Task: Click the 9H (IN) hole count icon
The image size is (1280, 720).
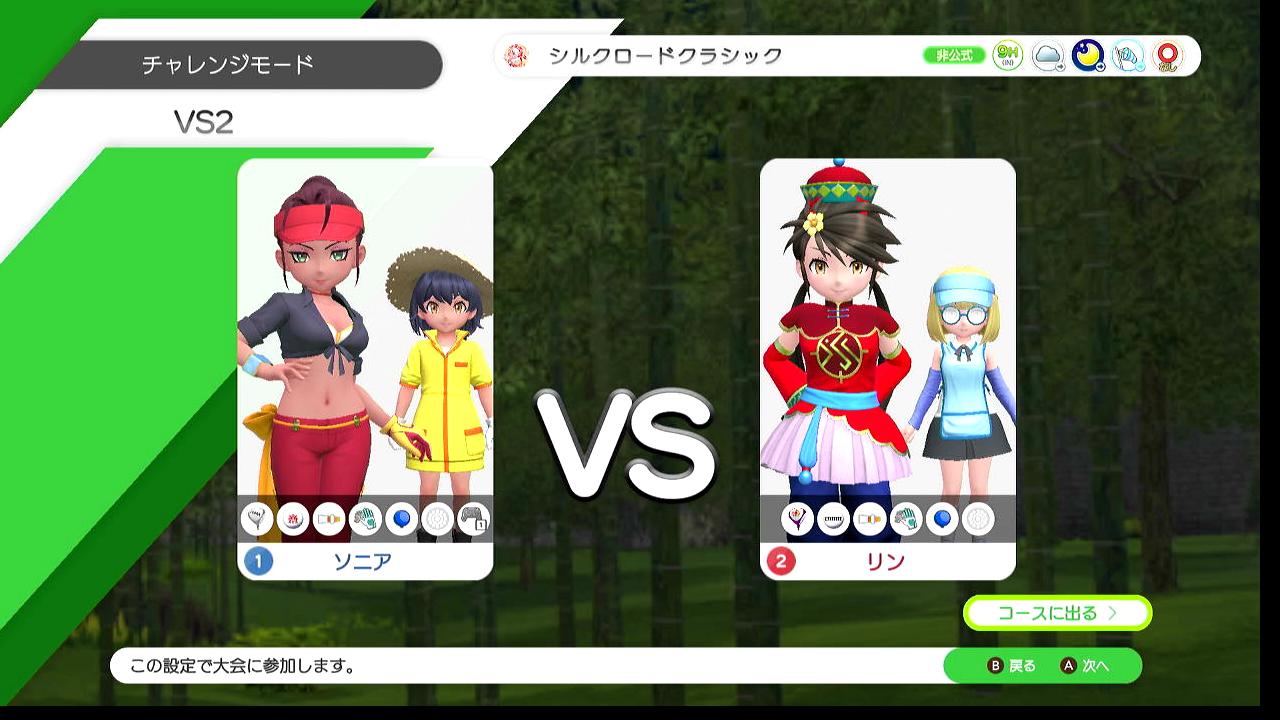Action: click(x=1008, y=56)
